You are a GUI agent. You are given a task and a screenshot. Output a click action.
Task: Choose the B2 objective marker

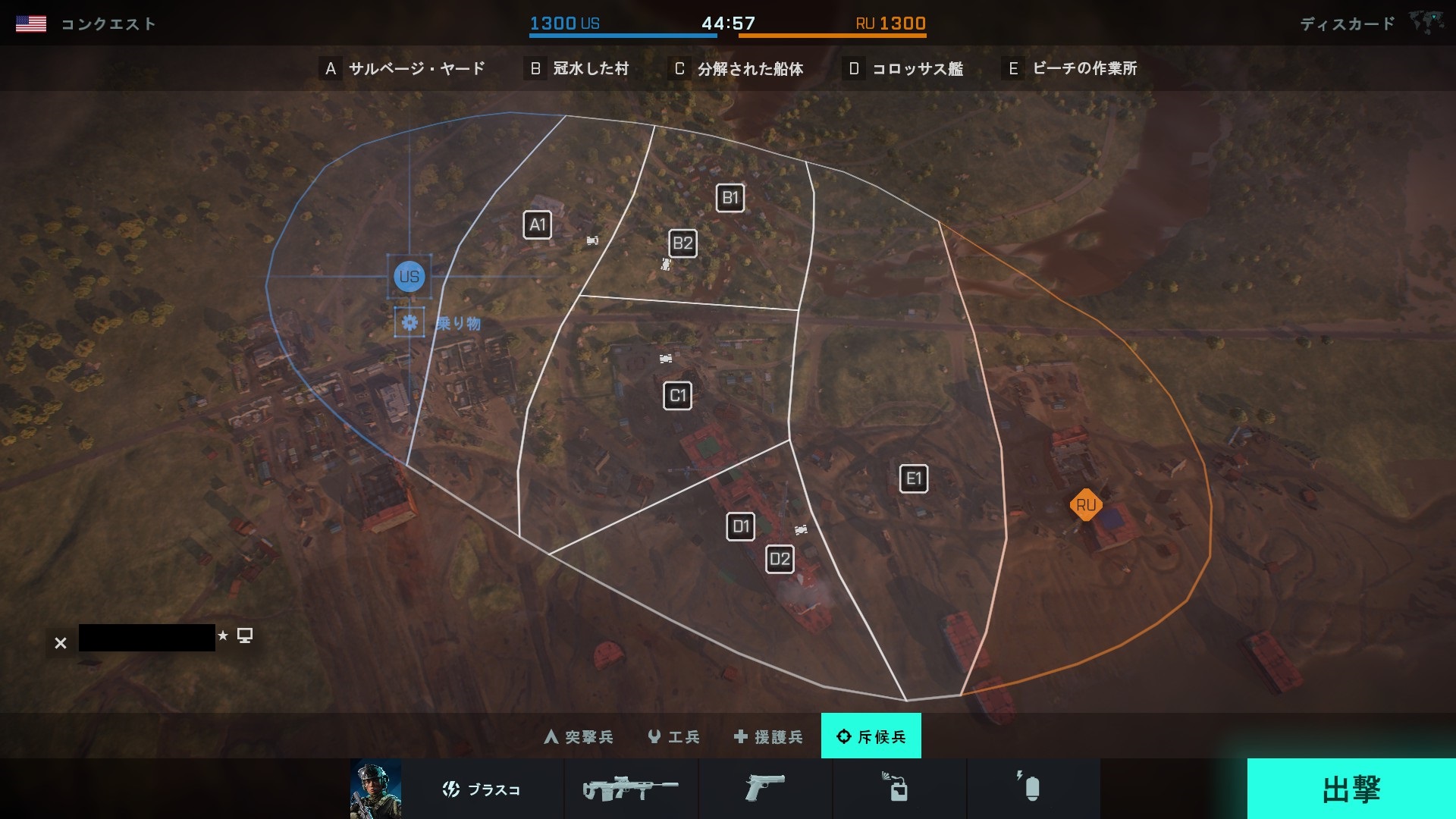tap(682, 243)
